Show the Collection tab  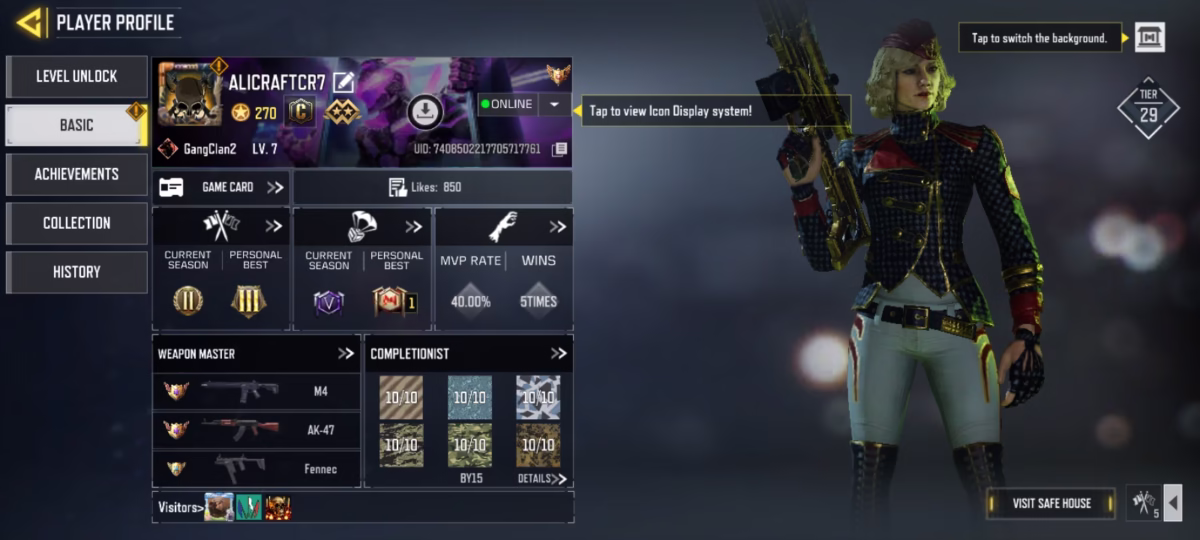77,223
